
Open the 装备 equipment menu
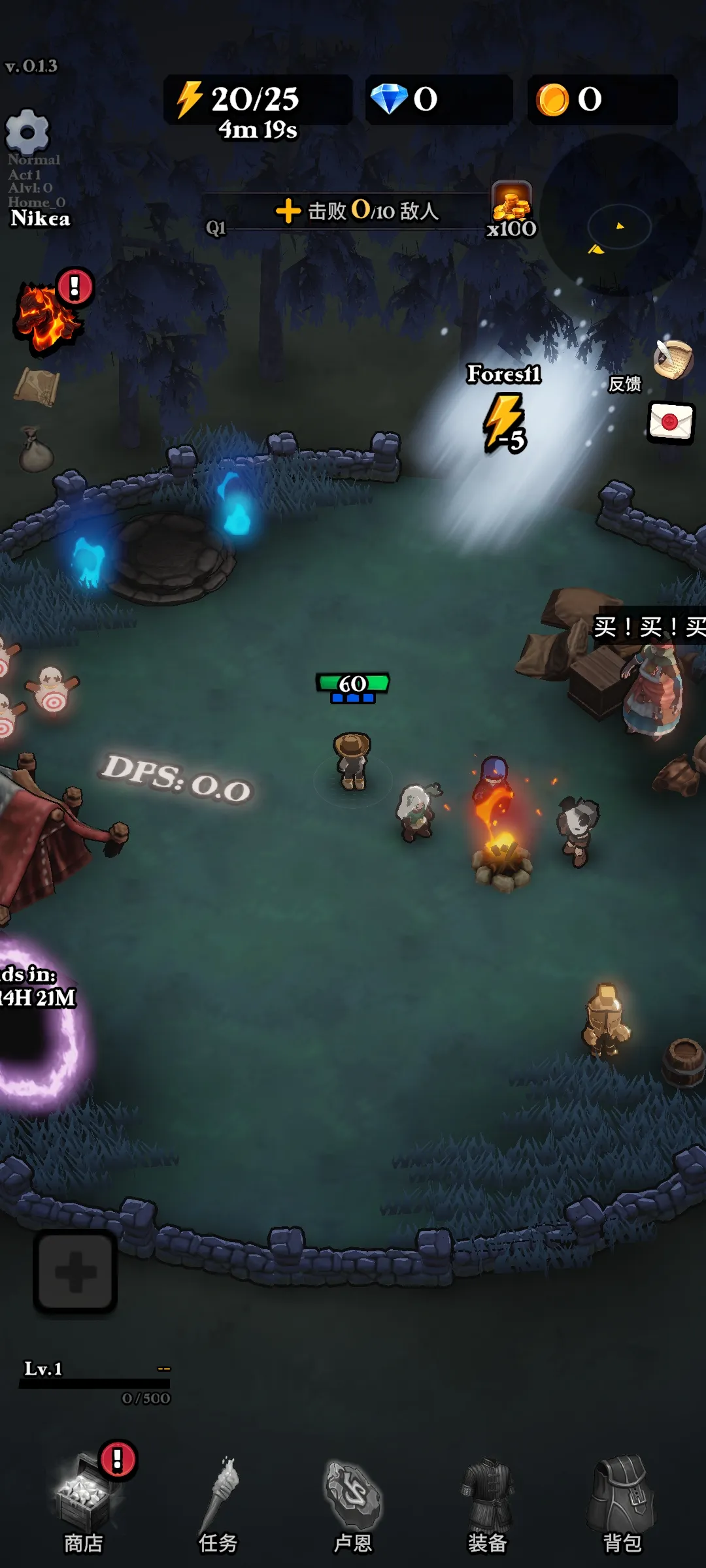(488, 1503)
